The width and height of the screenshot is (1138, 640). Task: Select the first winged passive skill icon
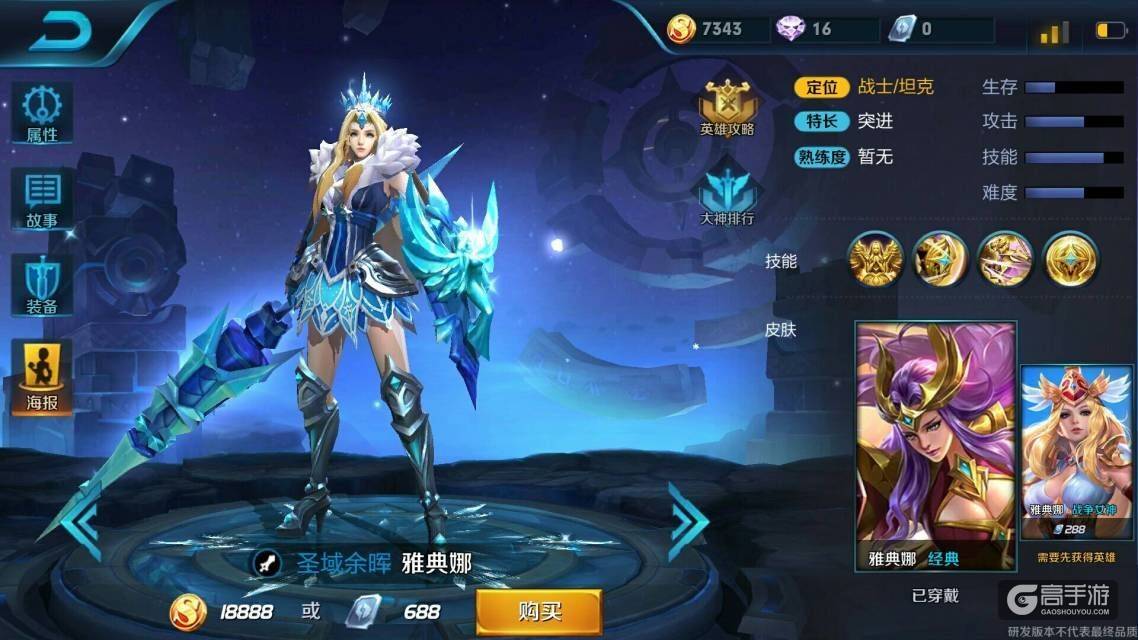[876, 260]
